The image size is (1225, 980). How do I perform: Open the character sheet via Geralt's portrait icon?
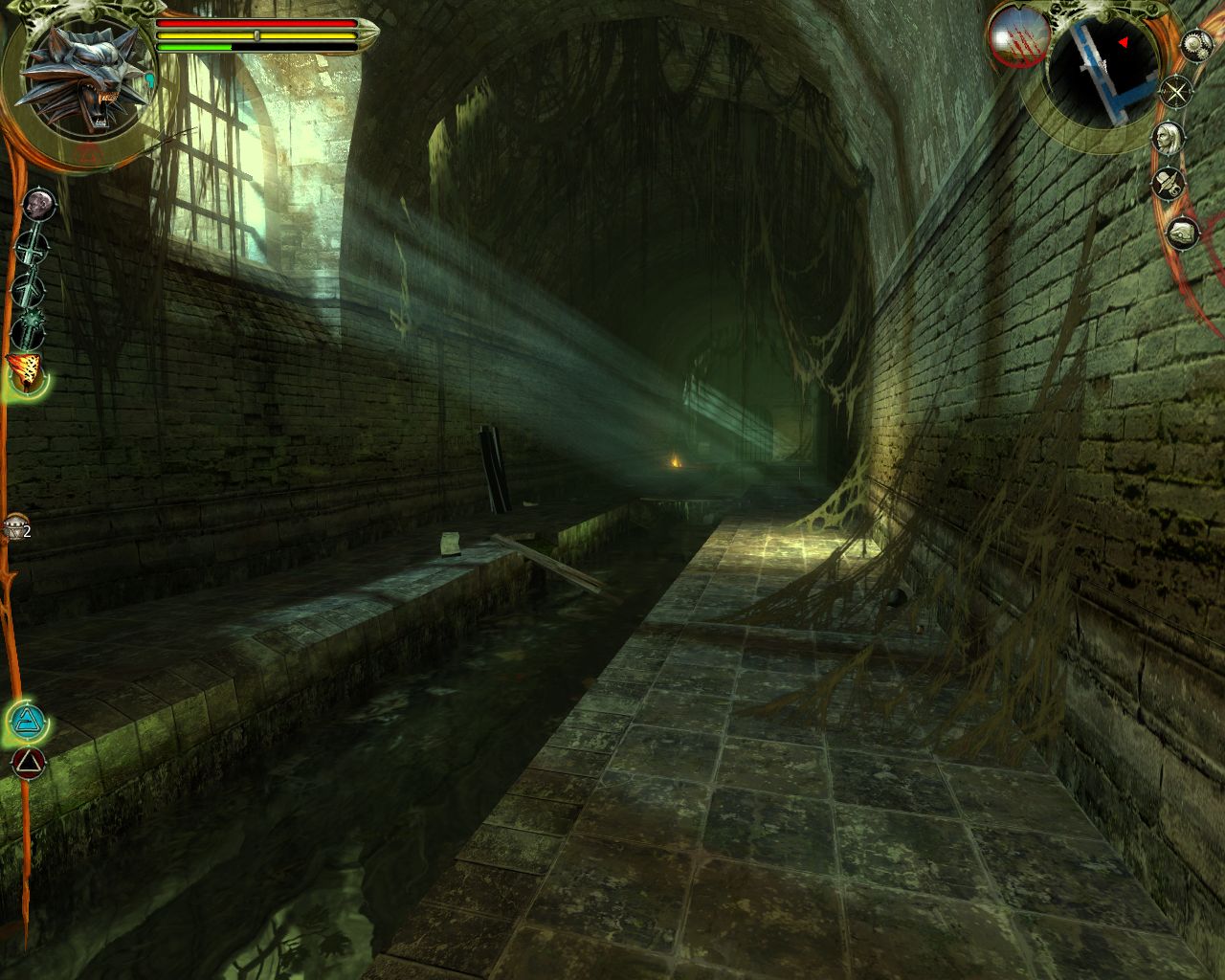pyautogui.click(x=1166, y=138)
